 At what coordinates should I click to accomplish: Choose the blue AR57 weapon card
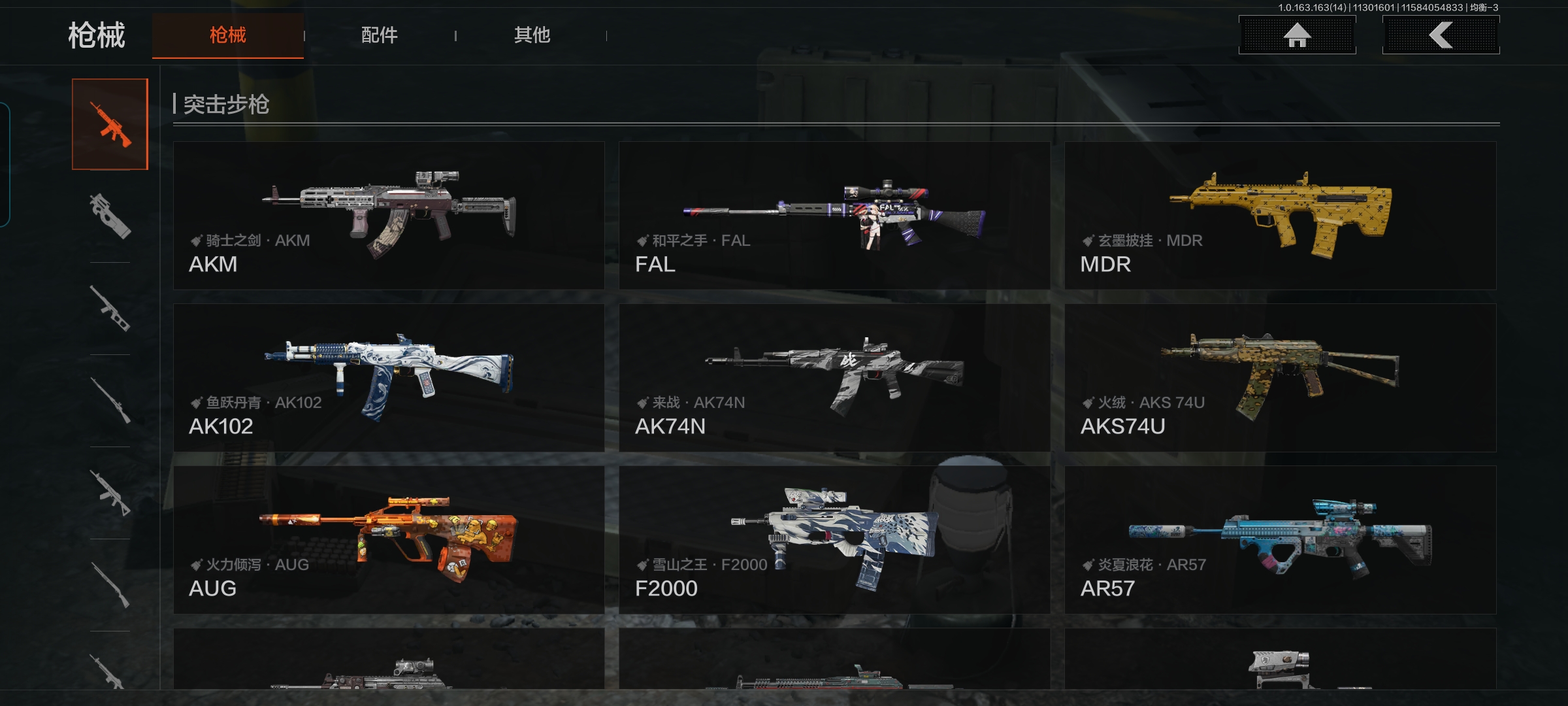[x=1280, y=540]
